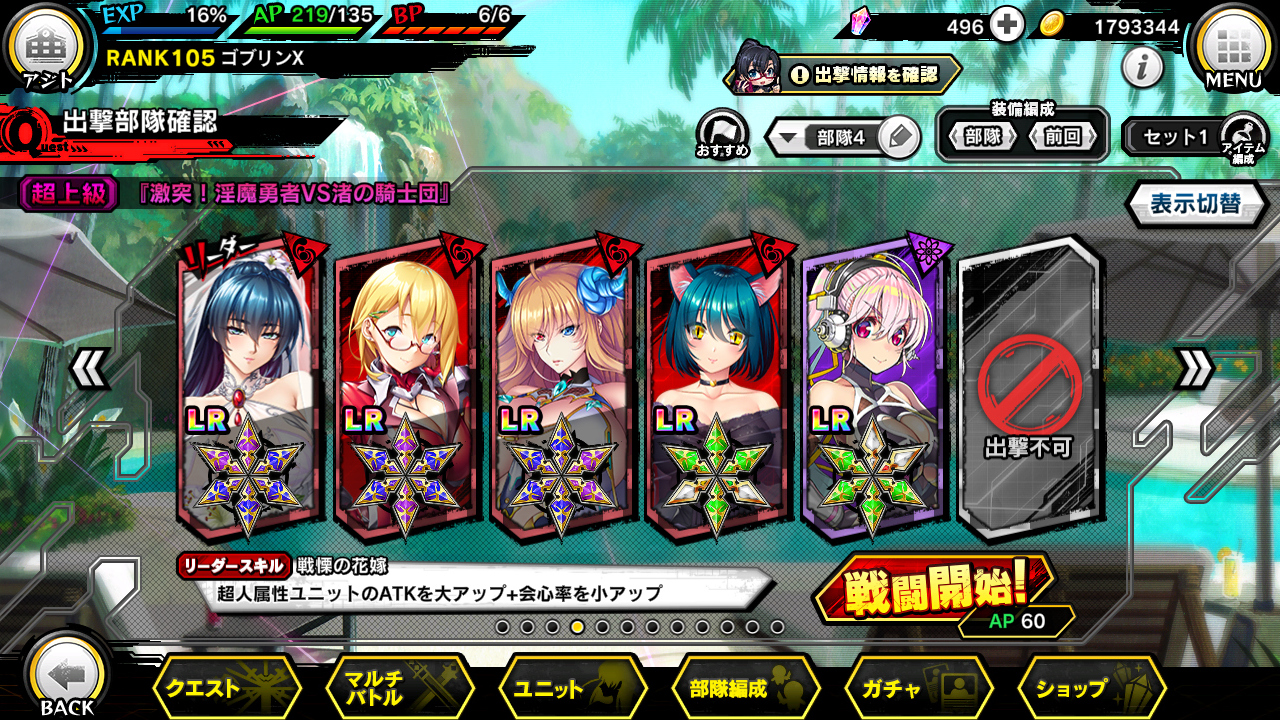Go BACK to the previous screen
1280x720 pixels.
pyautogui.click(x=67, y=678)
